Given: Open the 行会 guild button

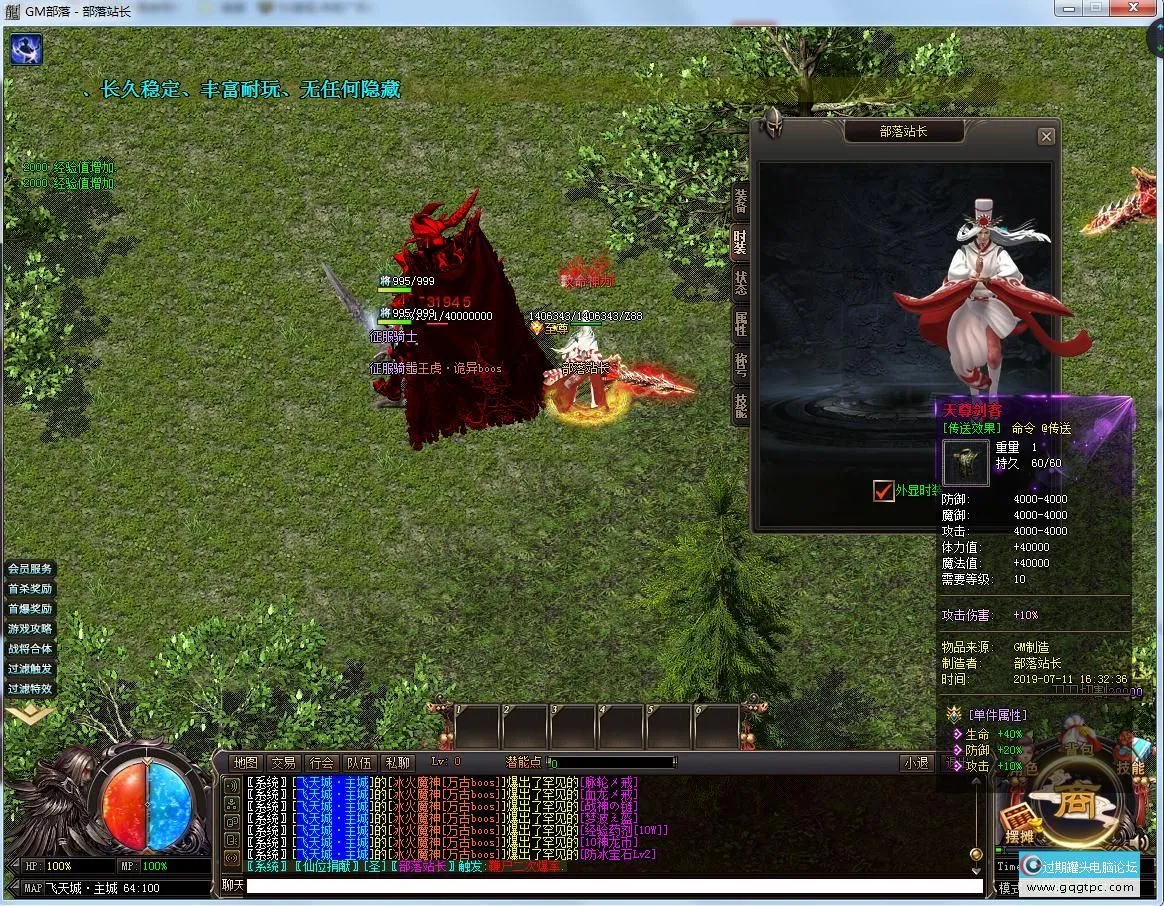Looking at the screenshot, I should 321,763.
